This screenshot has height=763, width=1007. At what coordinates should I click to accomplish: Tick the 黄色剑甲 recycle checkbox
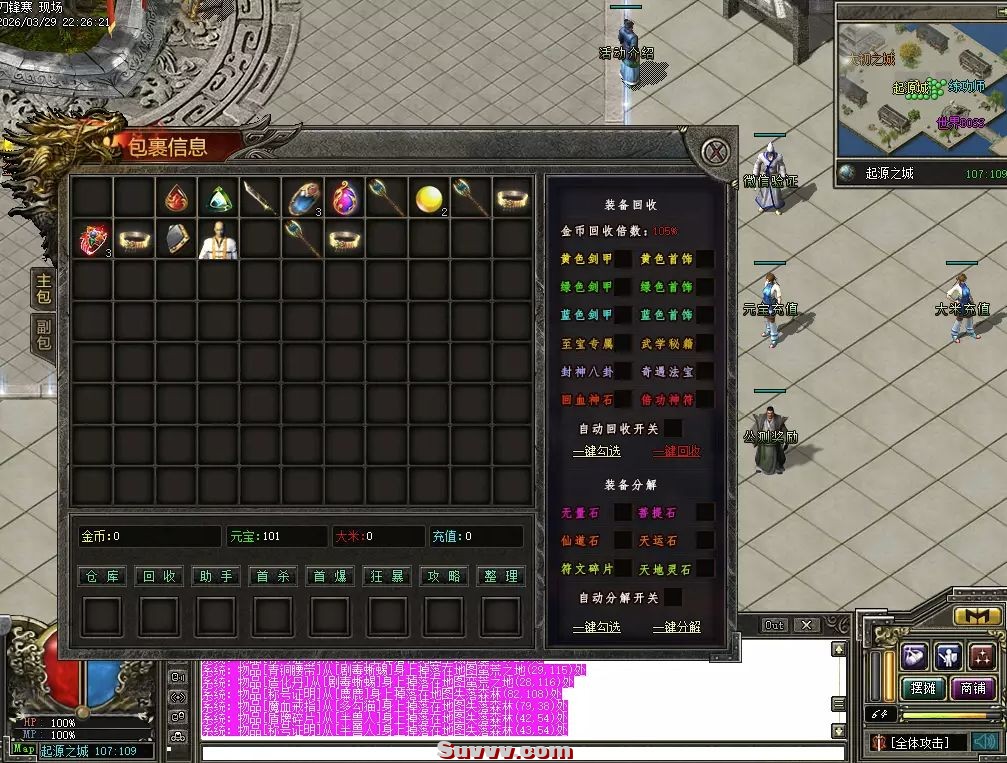coord(623,259)
